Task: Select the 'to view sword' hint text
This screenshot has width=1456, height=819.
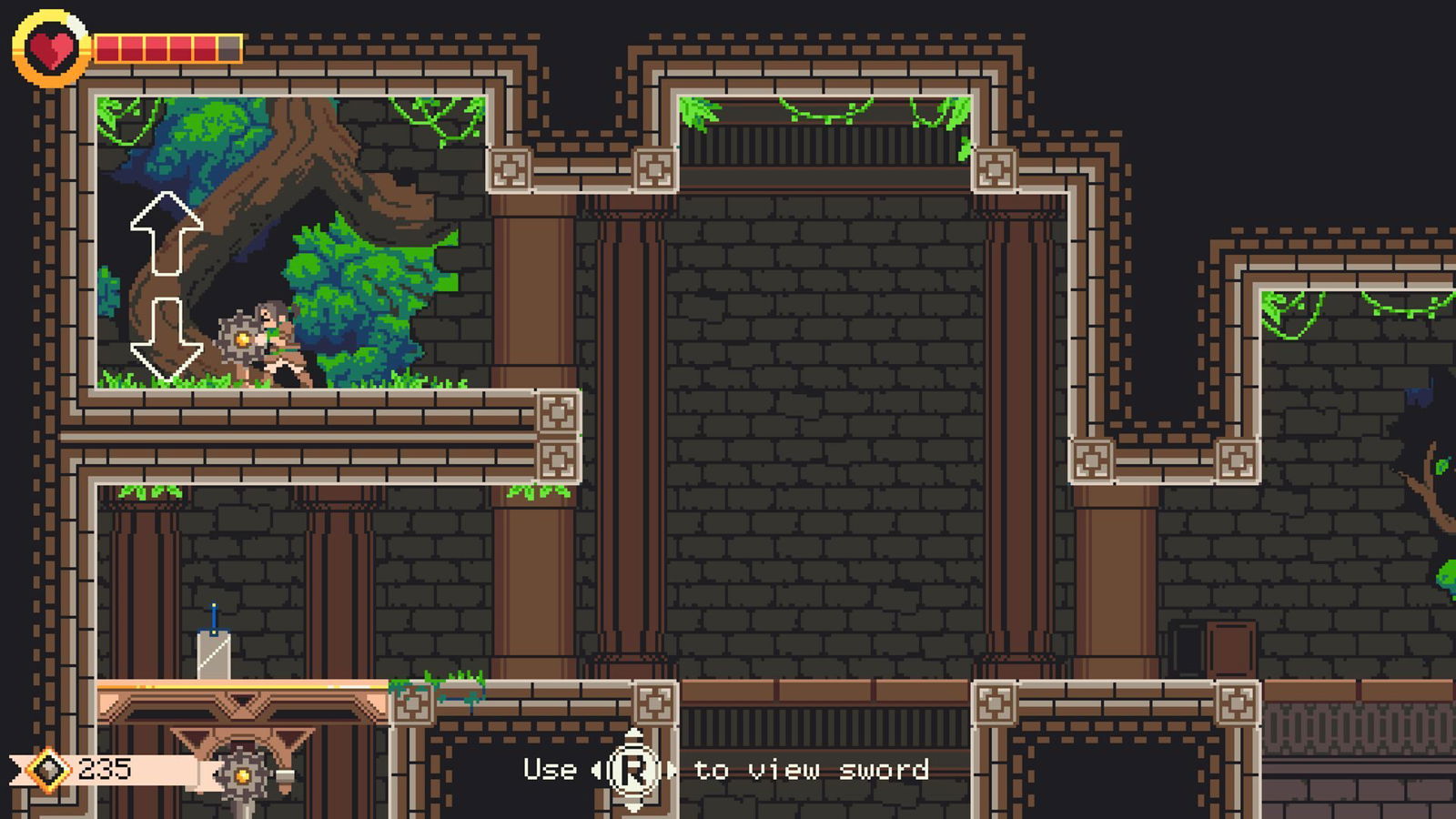Action: [x=808, y=770]
